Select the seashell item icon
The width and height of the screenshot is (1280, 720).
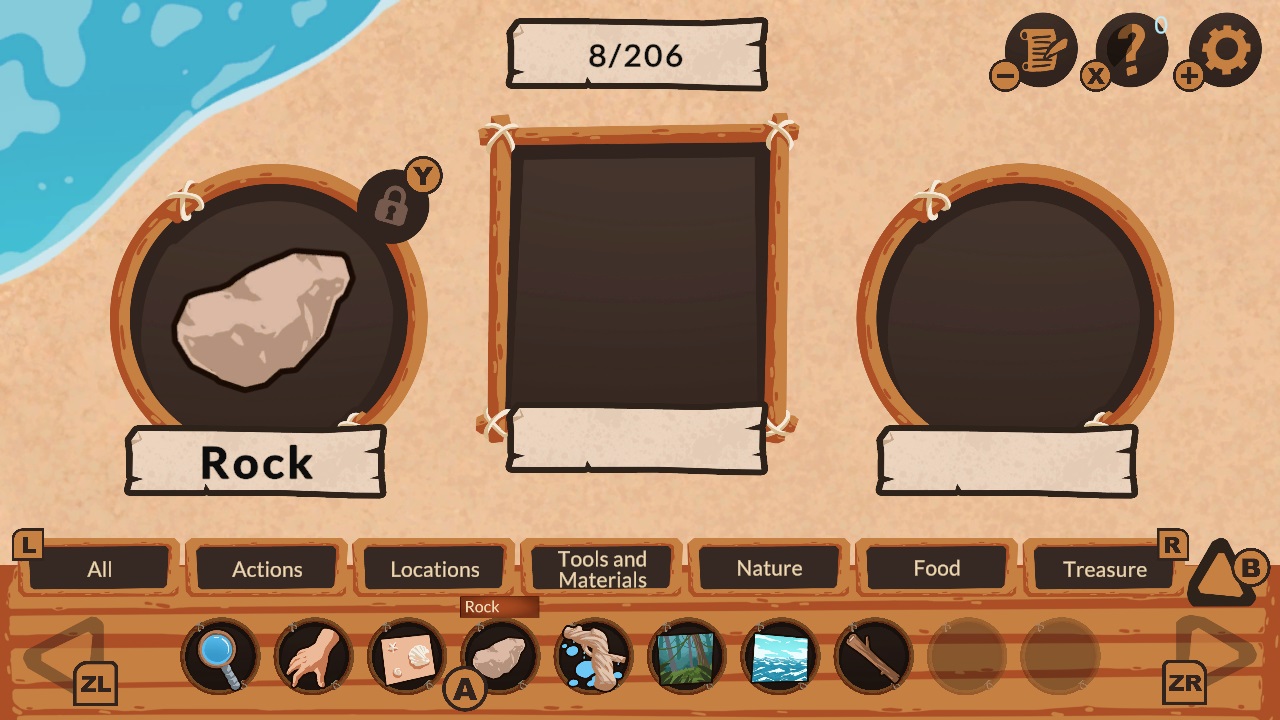[406, 656]
